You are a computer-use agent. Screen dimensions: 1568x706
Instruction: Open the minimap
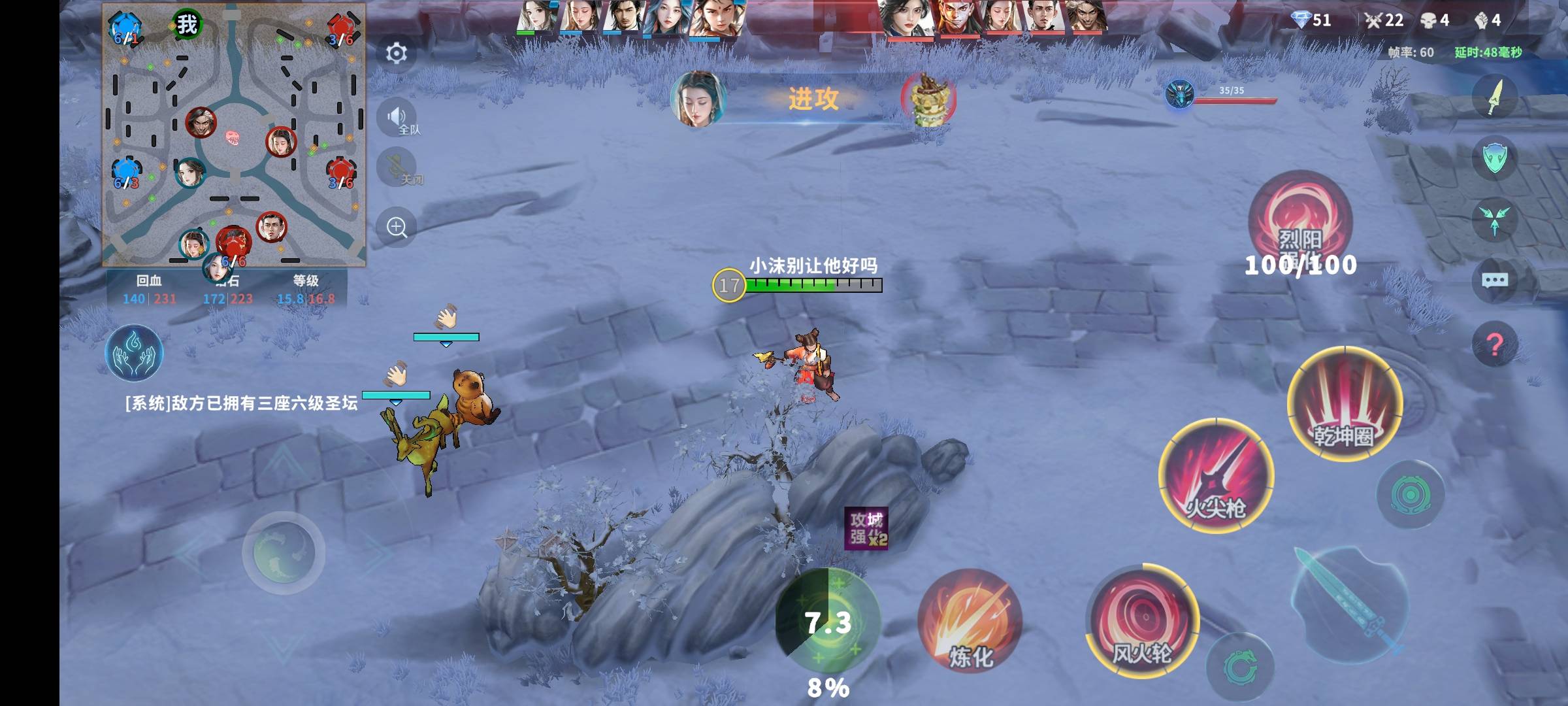[x=234, y=136]
